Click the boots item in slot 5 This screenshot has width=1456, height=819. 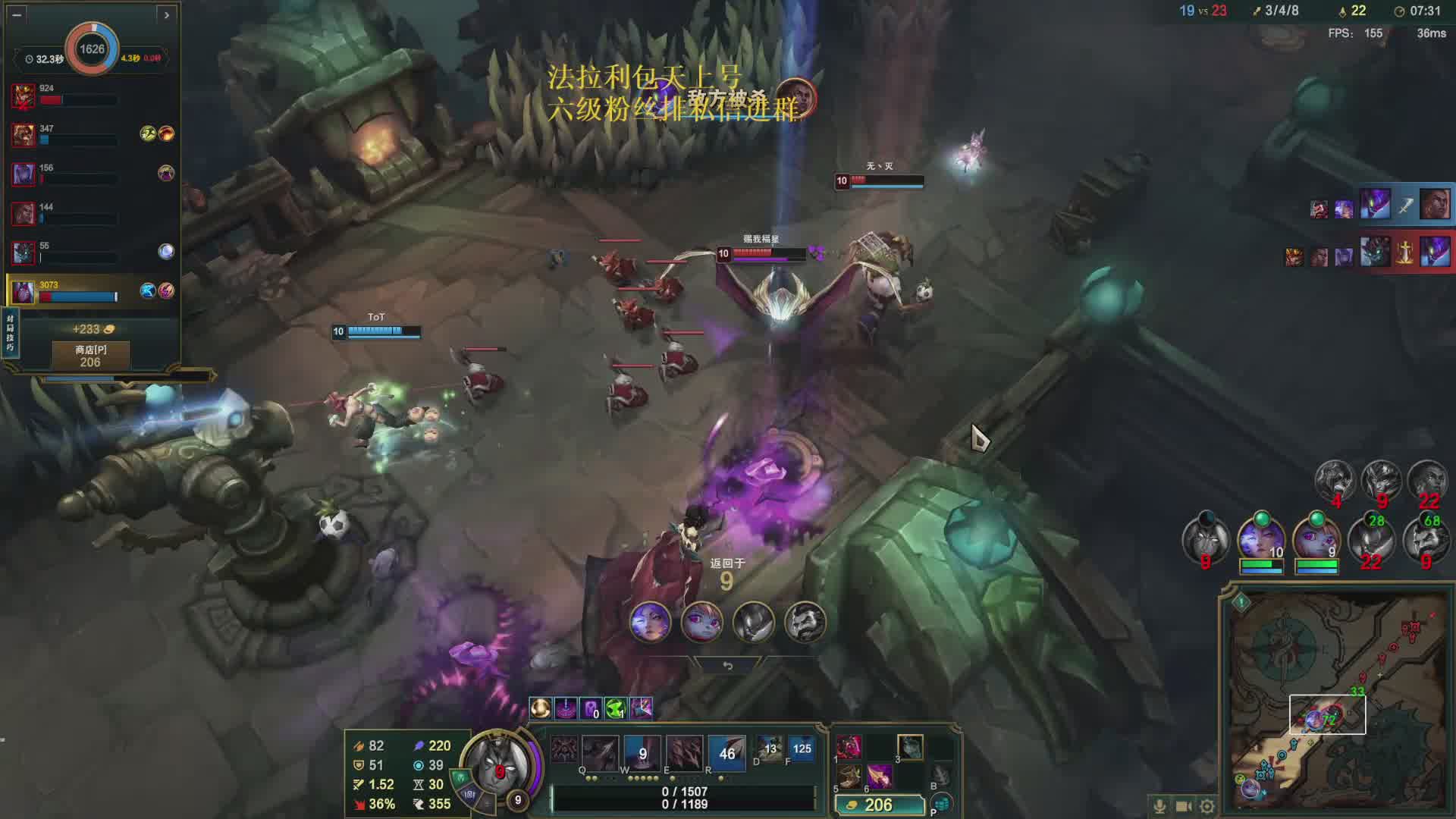coord(849,777)
